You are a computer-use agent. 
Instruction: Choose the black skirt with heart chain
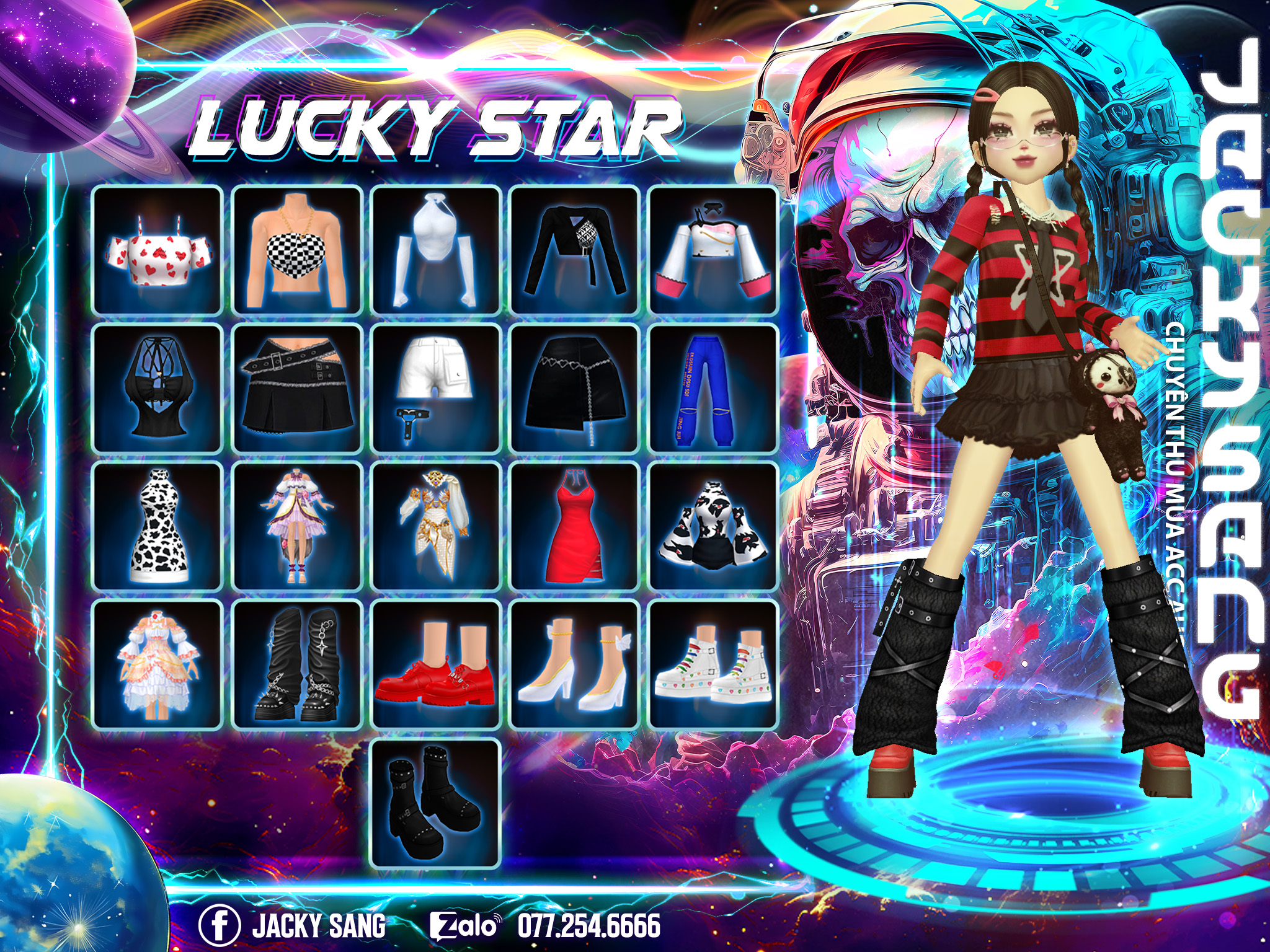pyautogui.click(x=574, y=388)
